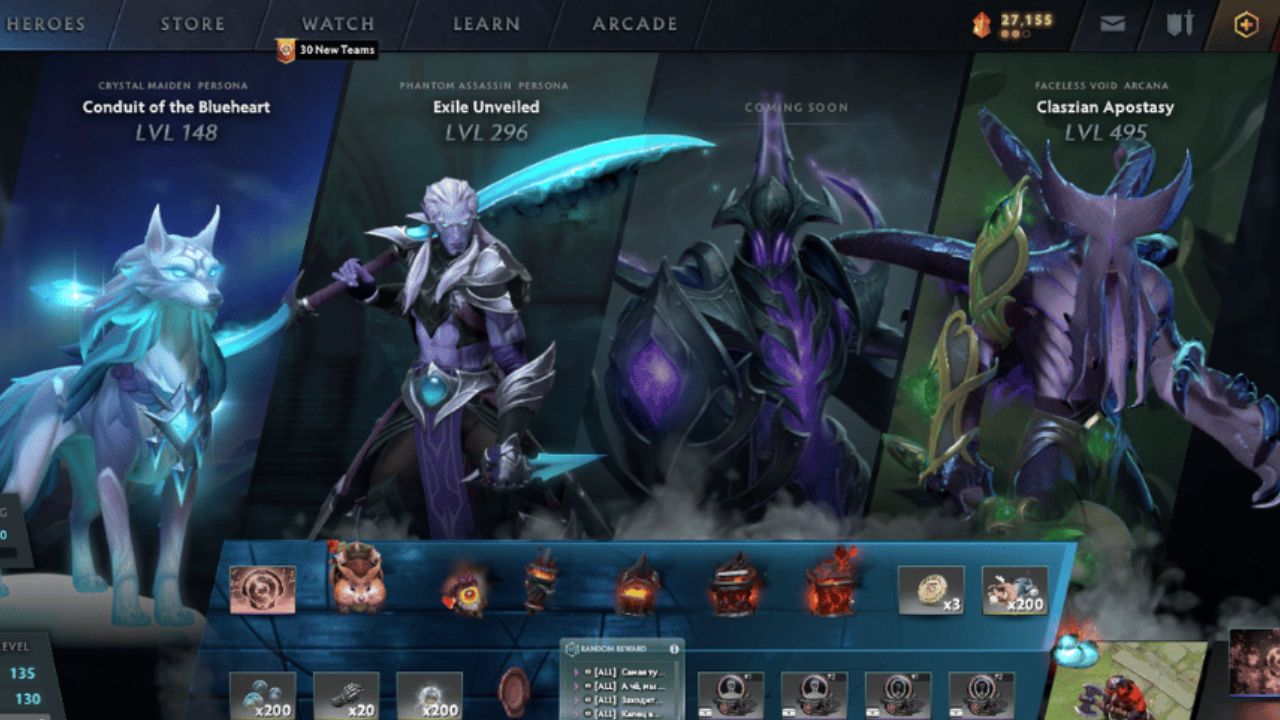Select the Arcade tab
The image size is (1280, 720).
point(634,24)
